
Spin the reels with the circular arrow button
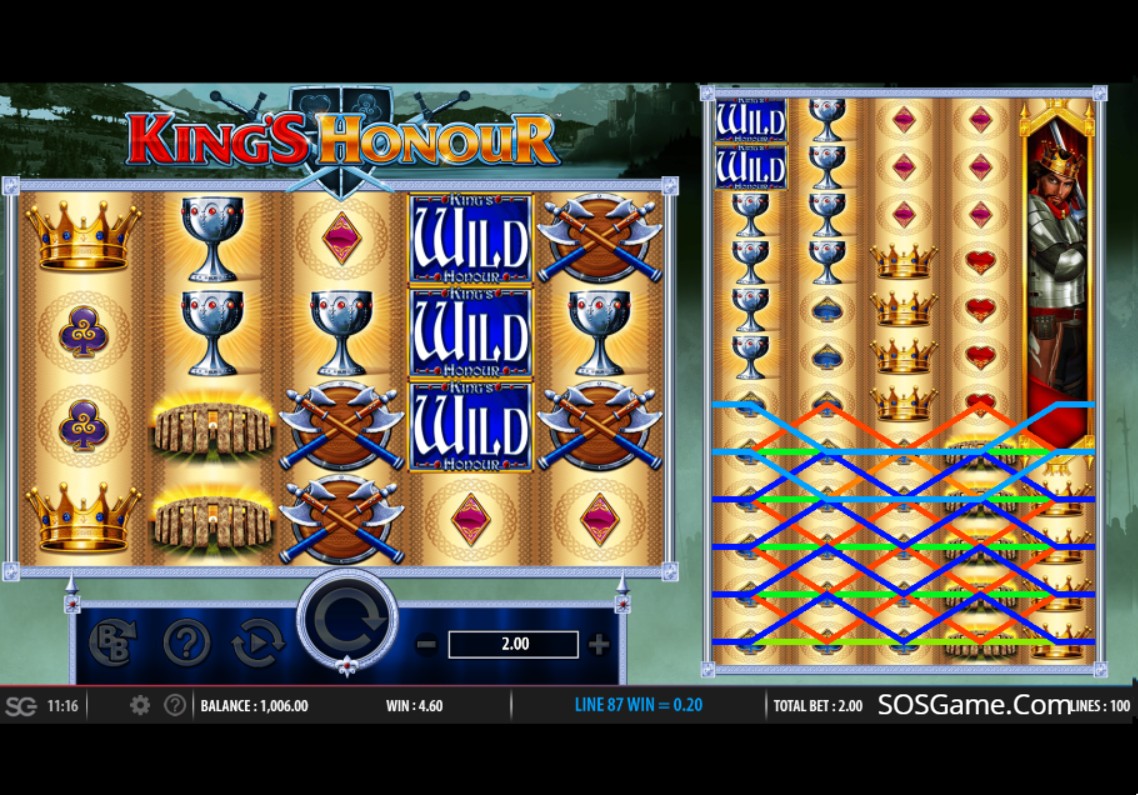347,622
